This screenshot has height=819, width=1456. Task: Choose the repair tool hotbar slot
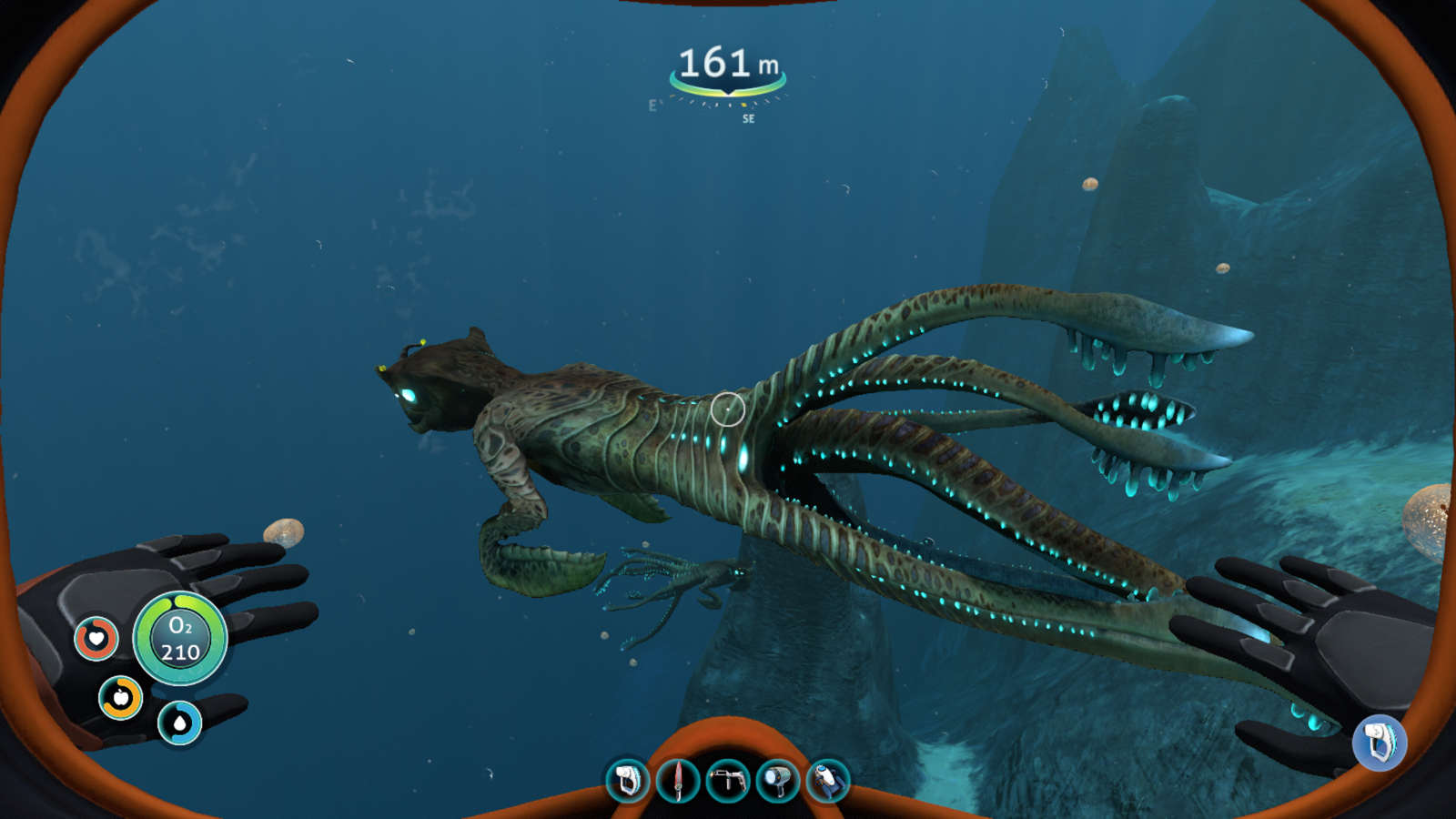pyautogui.click(x=728, y=781)
